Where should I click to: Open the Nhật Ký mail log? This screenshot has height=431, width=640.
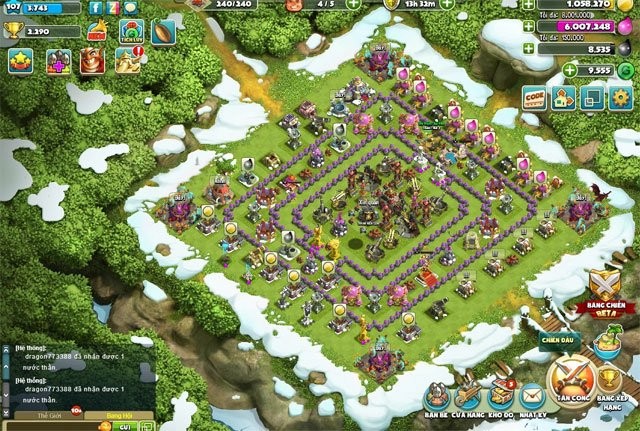[531, 395]
